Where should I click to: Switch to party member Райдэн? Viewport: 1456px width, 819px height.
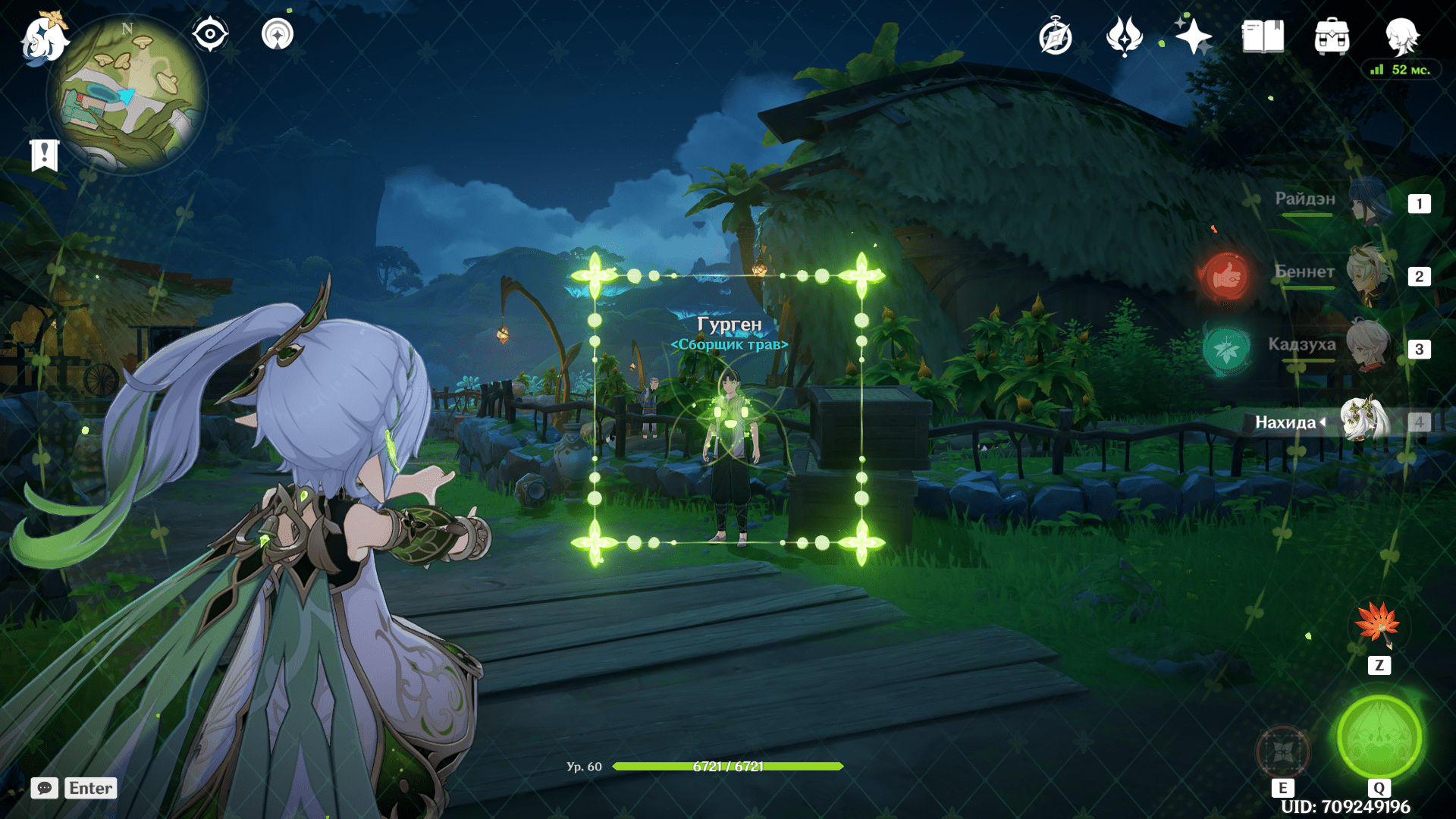[x=1369, y=202]
